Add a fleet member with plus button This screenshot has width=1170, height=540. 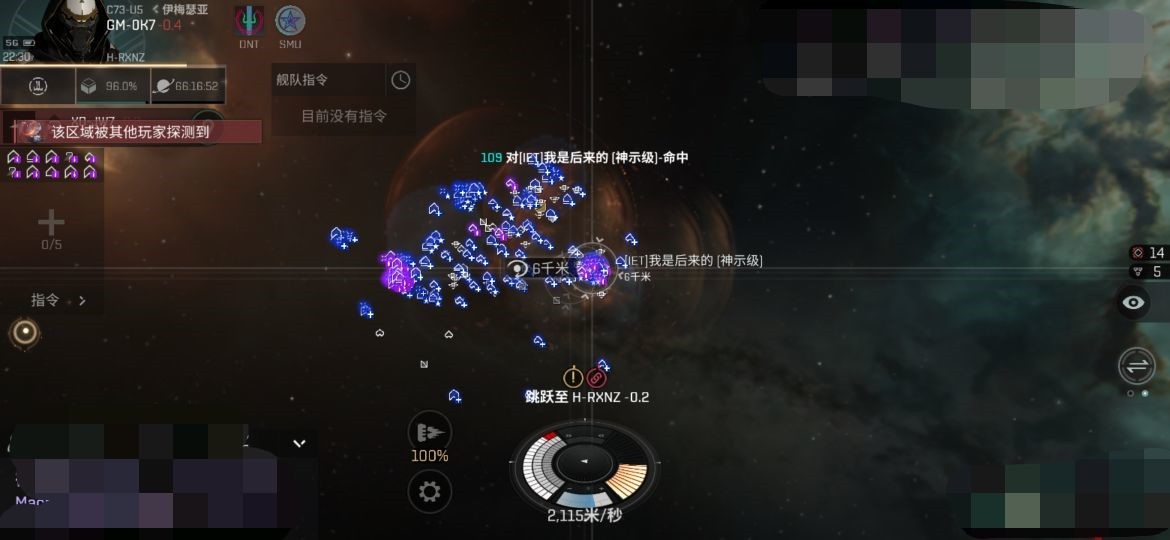[x=51, y=223]
